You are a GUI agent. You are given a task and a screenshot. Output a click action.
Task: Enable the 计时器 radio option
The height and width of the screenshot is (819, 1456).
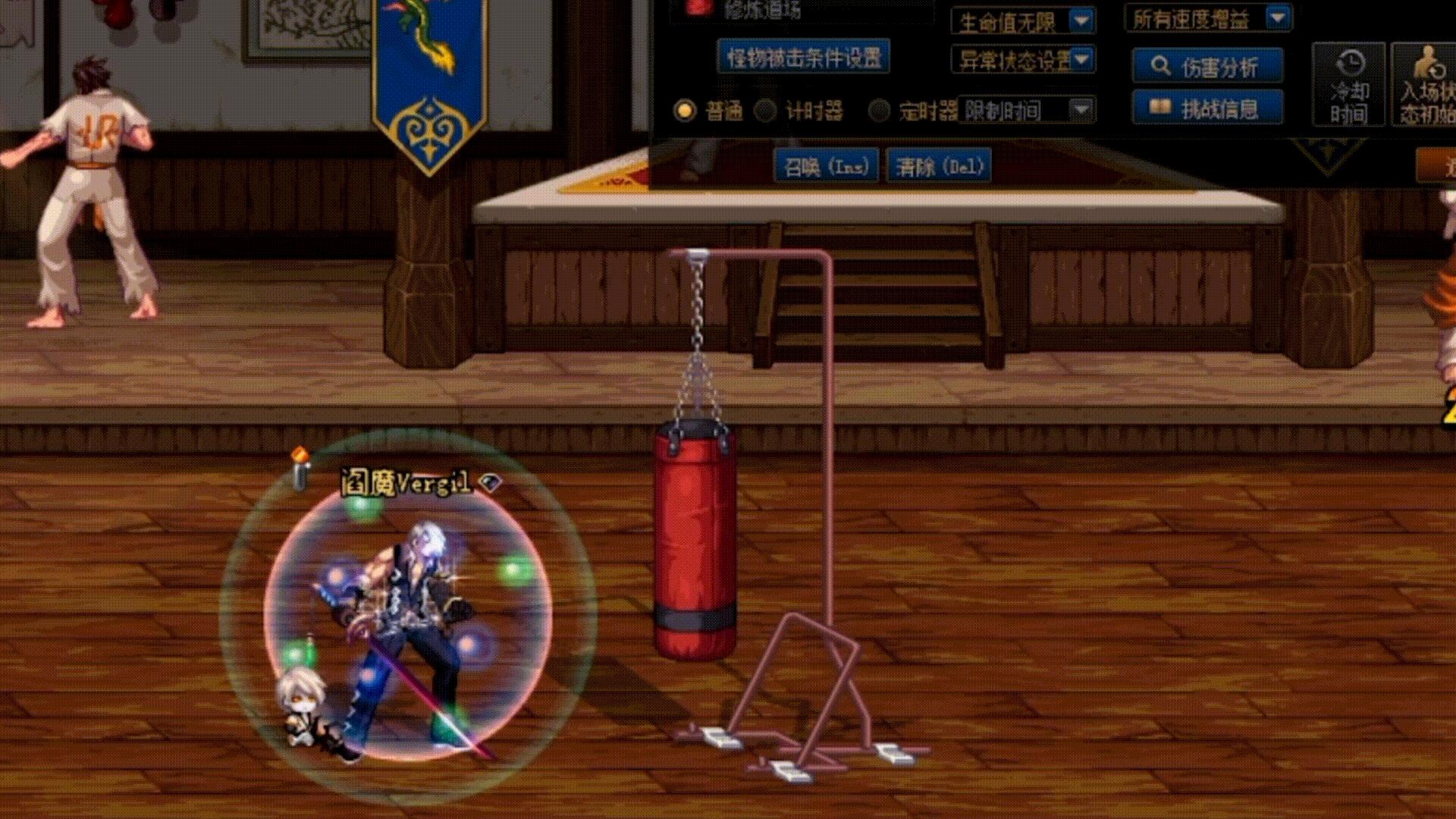click(766, 110)
